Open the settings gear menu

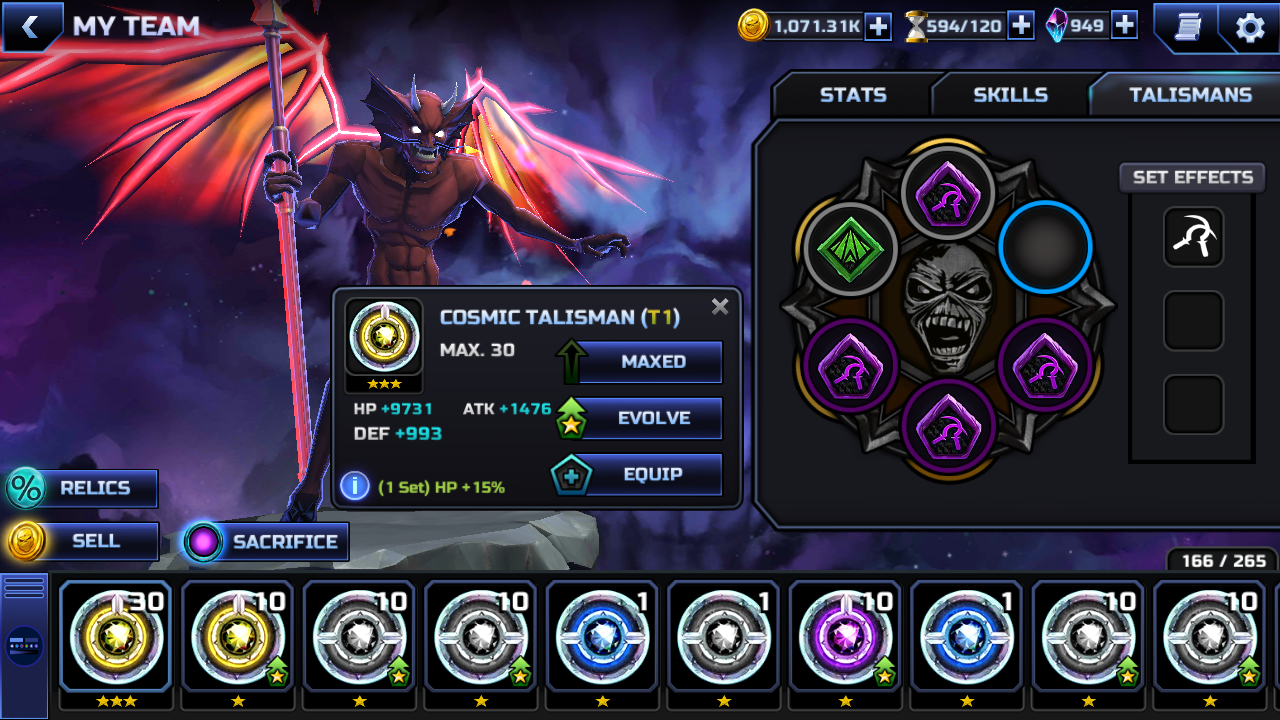[1250, 27]
